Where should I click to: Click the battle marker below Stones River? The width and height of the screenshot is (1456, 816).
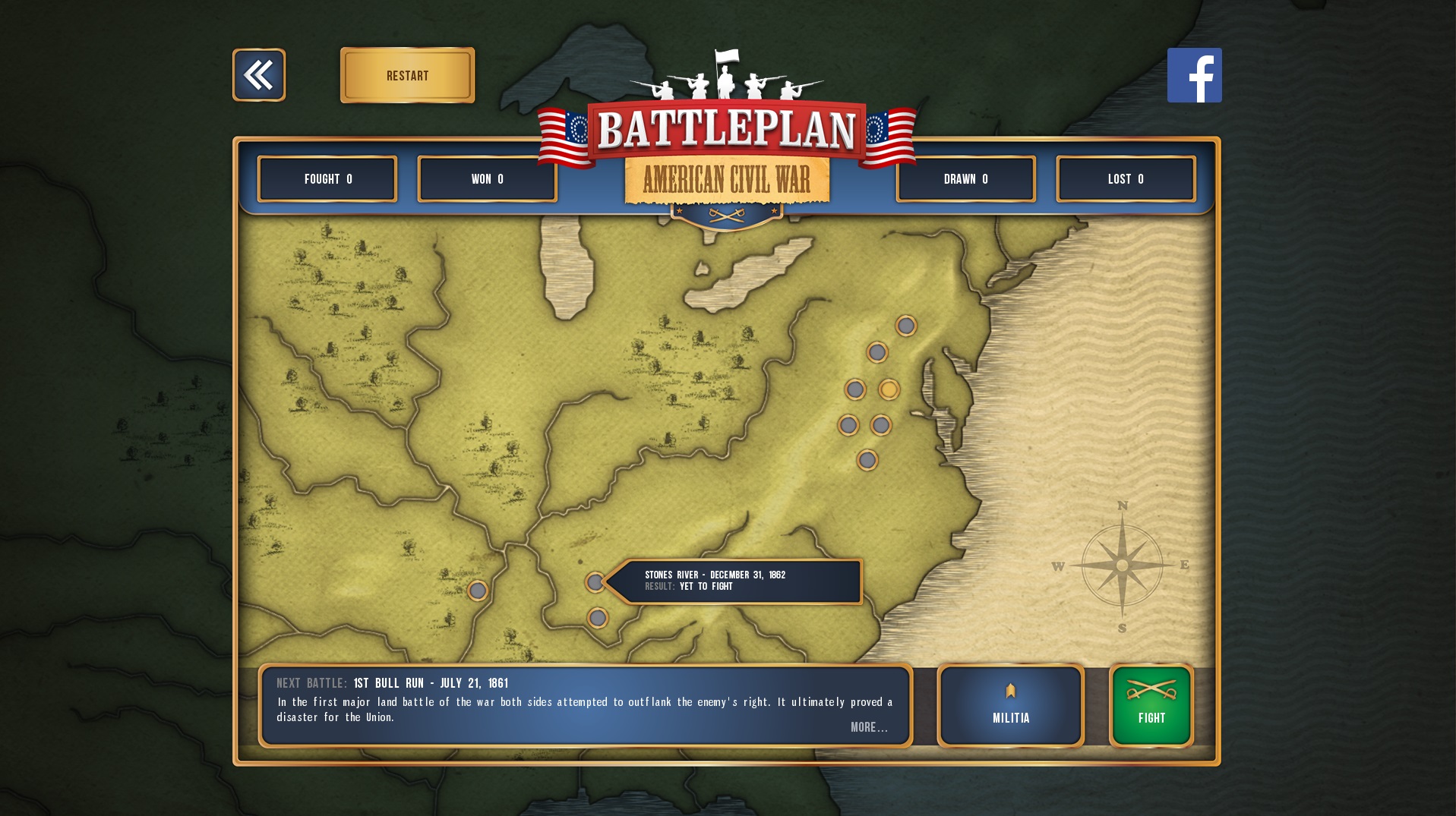[598, 618]
